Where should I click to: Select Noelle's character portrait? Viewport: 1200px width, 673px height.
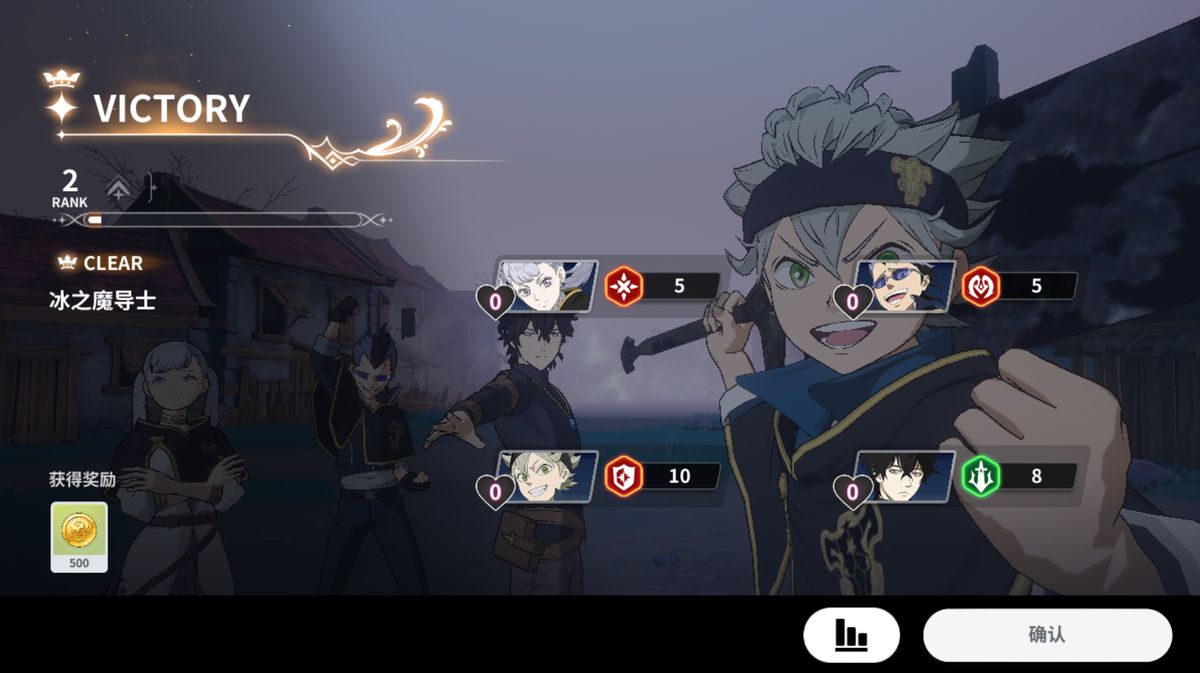pos(548,287)
